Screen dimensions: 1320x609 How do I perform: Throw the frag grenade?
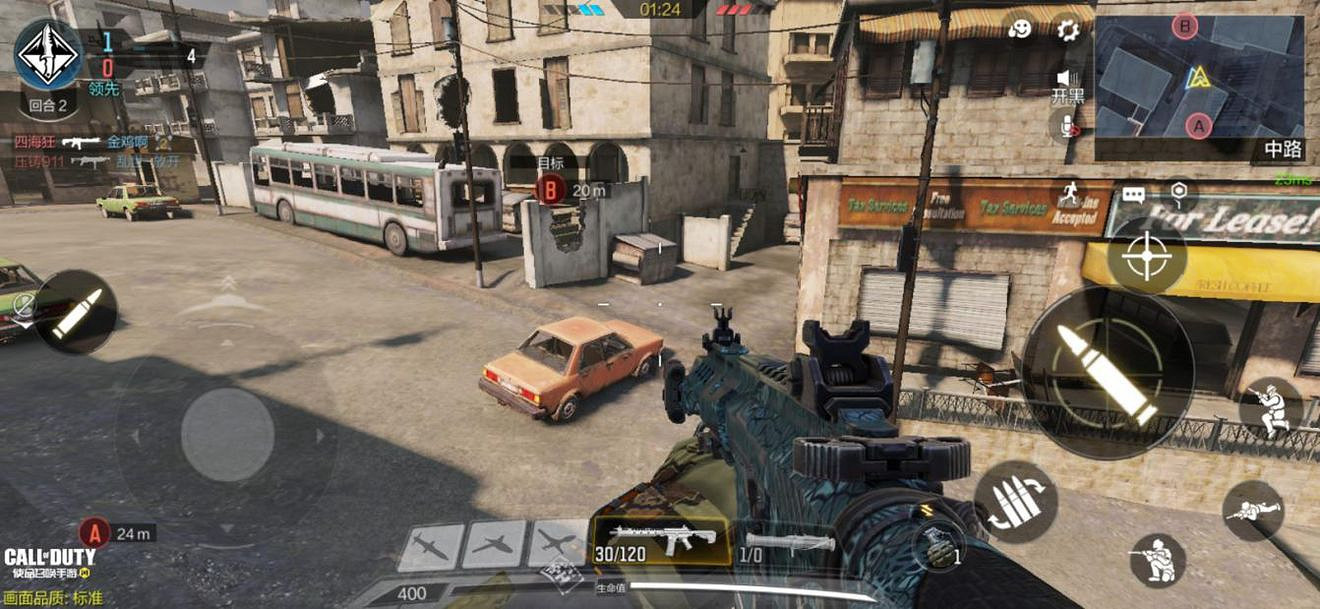click(938, 548)
